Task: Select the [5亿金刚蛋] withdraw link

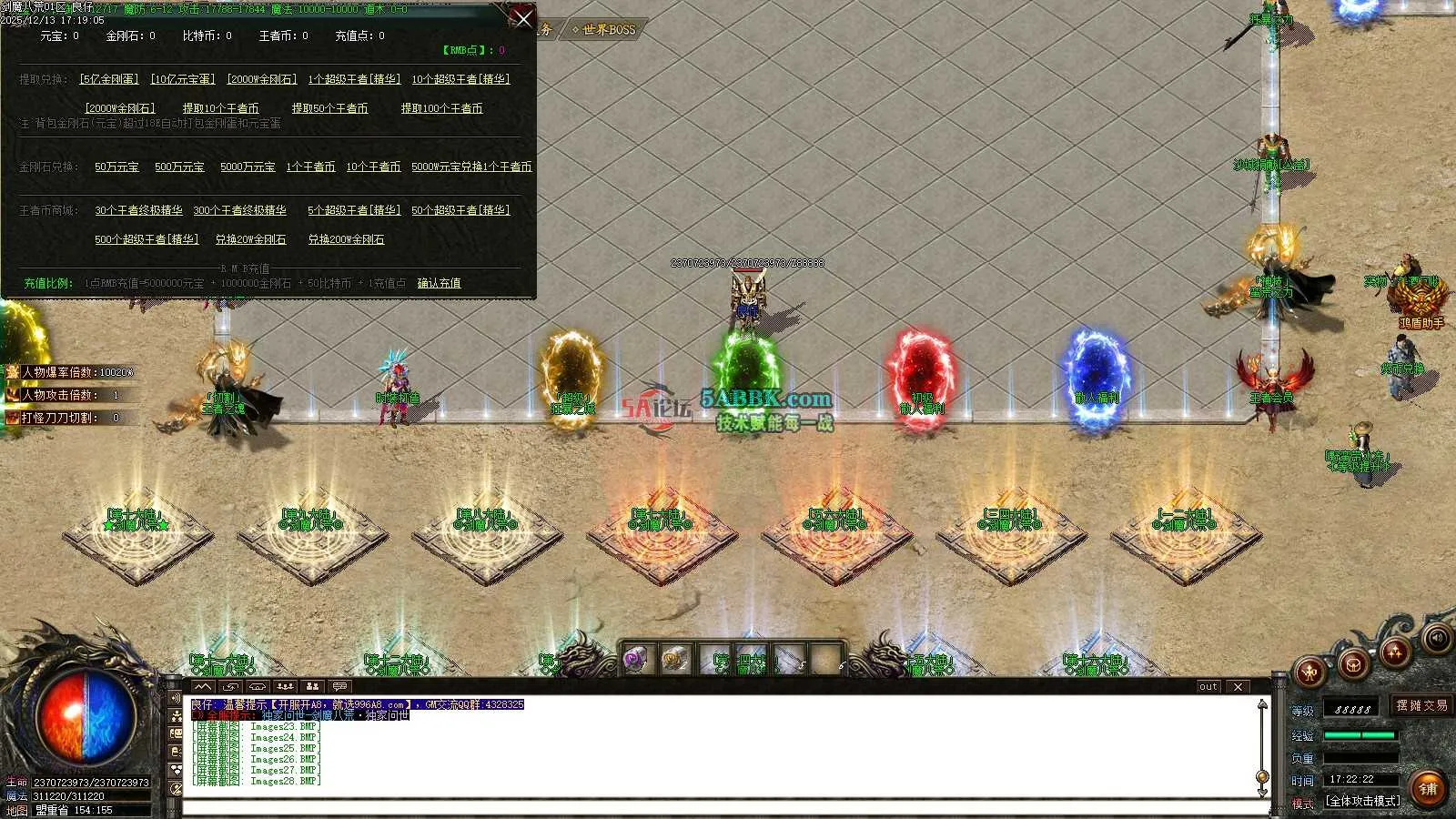Action: click(x=109, y=79)
